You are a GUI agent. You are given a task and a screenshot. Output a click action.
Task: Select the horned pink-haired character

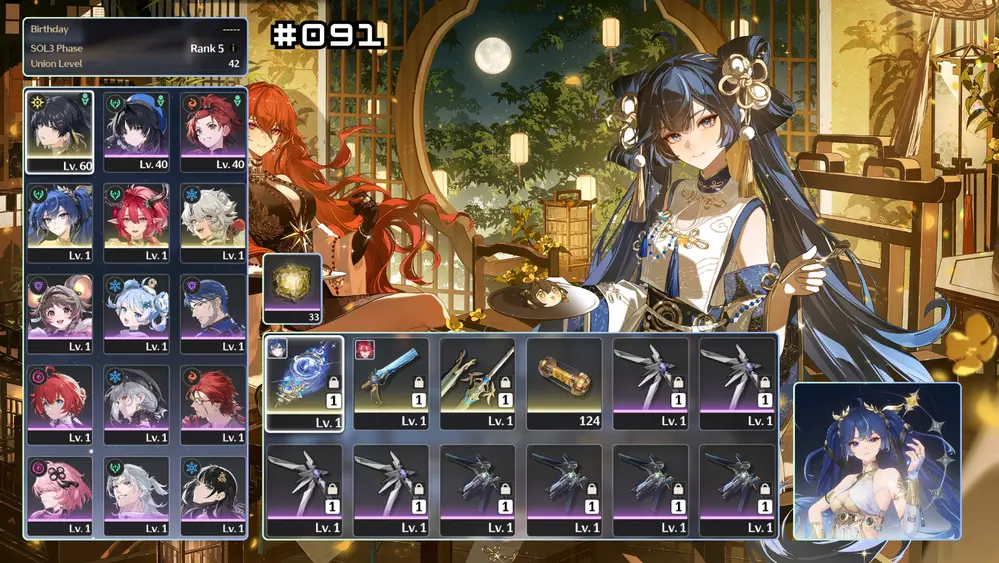coord(136,222)
